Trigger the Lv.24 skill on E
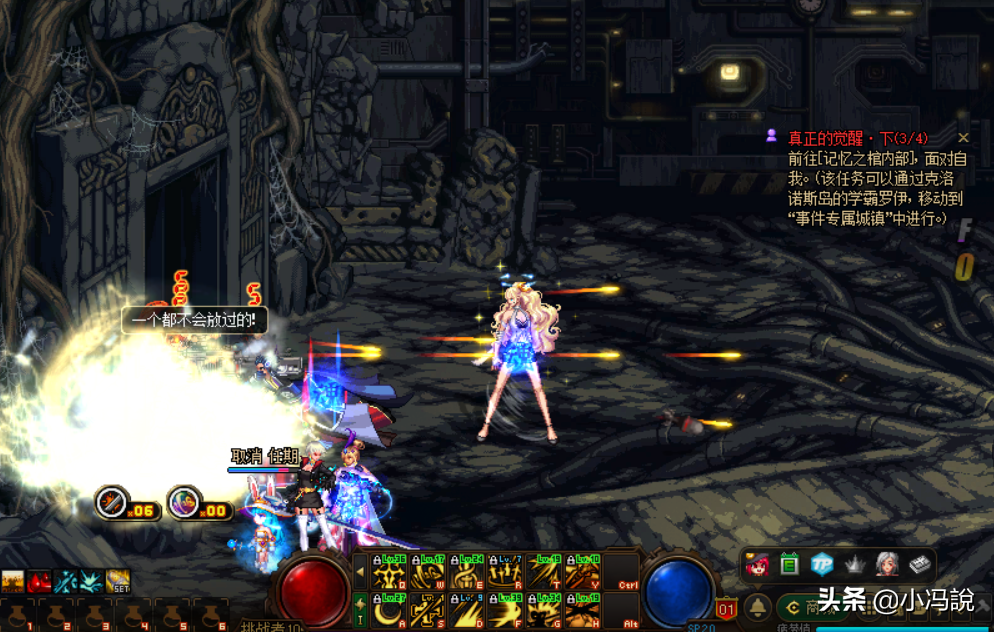 point(466,572)
